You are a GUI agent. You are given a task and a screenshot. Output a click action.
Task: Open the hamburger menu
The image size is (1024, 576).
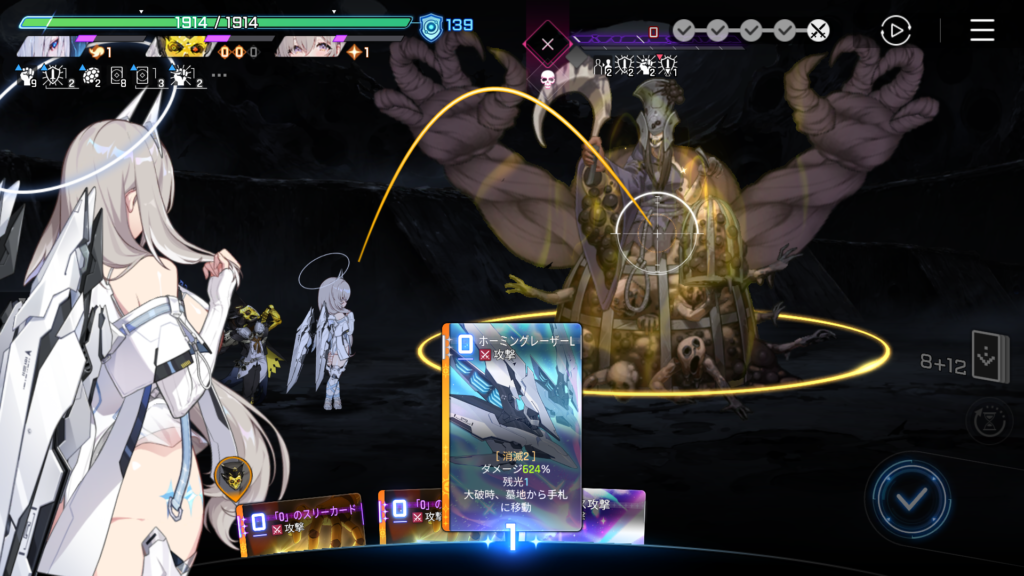(x=982, y=30)
